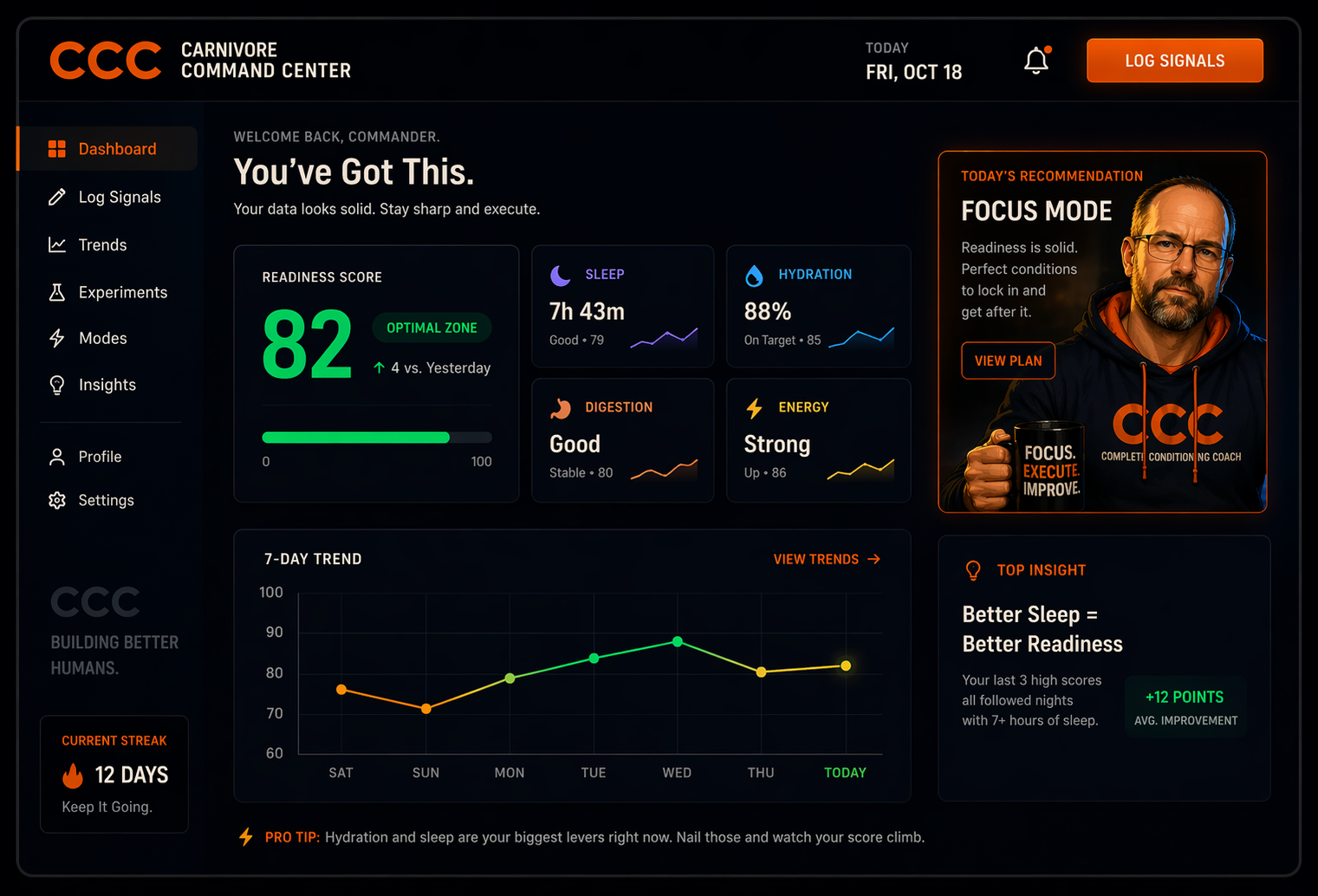Open Settings with the gear icon
The image size is (1318, 896).
coord(56,500)
